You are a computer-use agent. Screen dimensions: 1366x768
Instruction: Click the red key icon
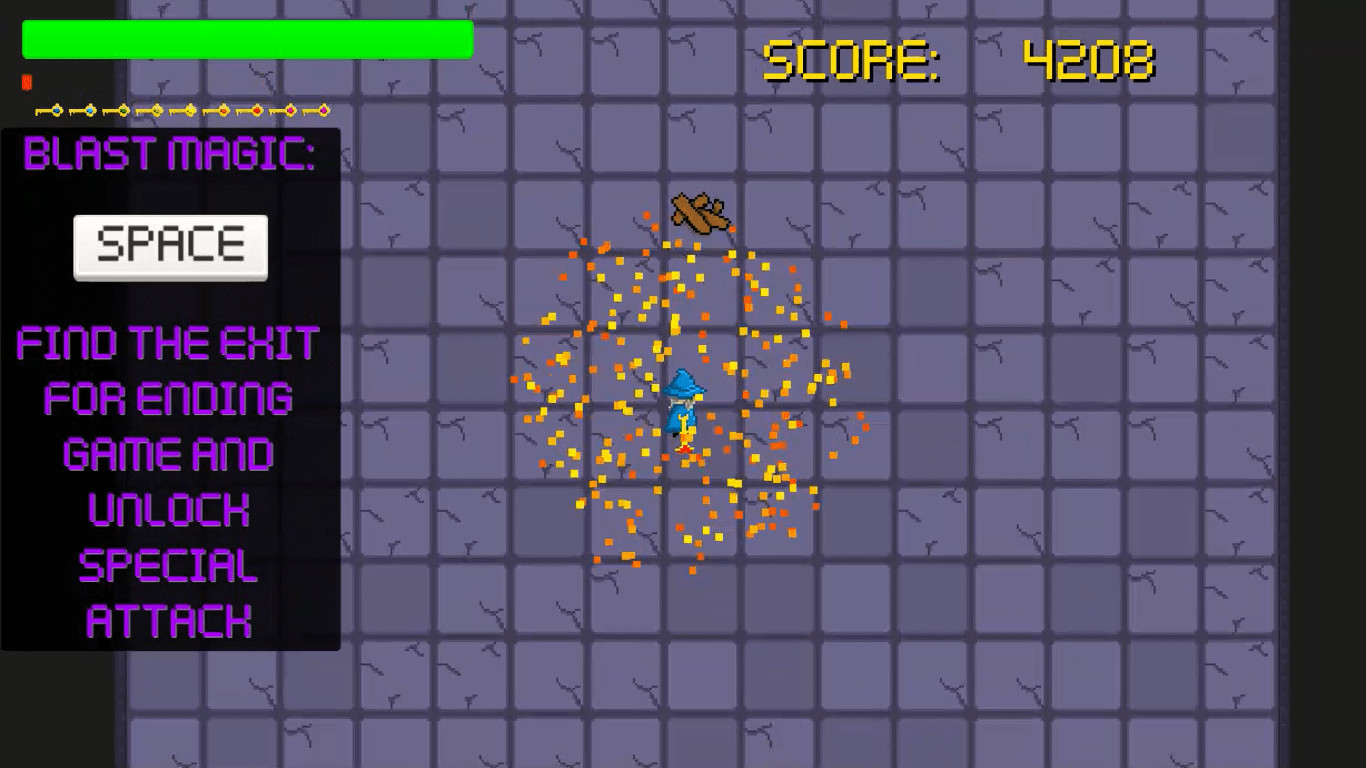click(x=256, y=110)
